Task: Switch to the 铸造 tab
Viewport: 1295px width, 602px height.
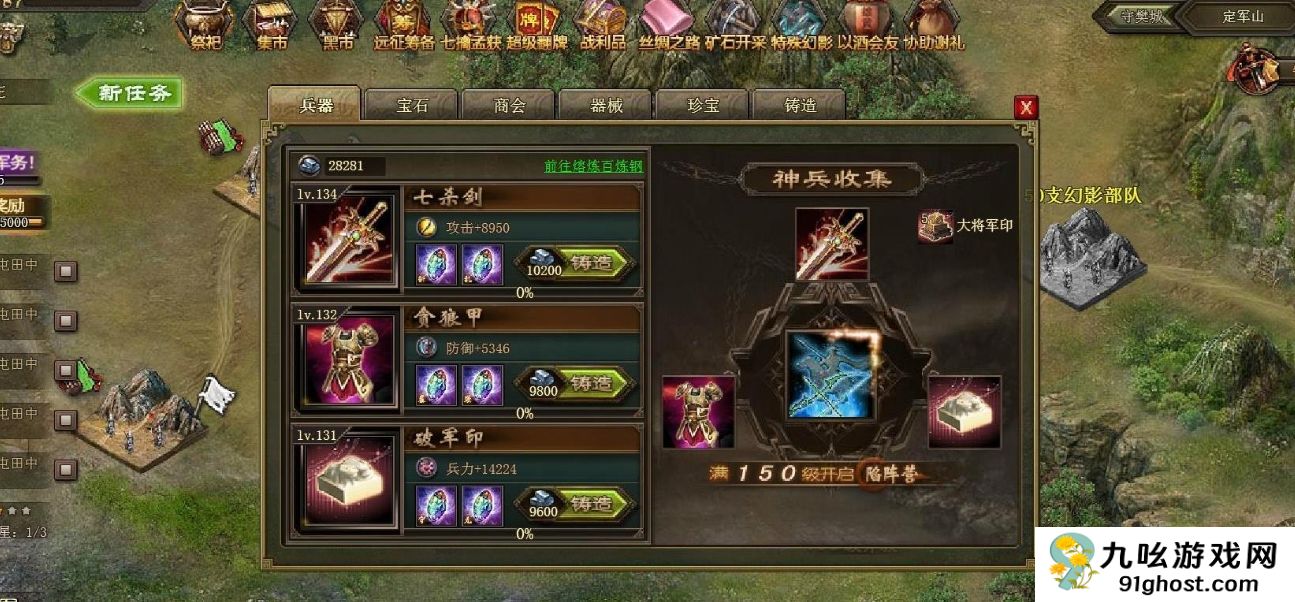Action: [x=799, y=106]
